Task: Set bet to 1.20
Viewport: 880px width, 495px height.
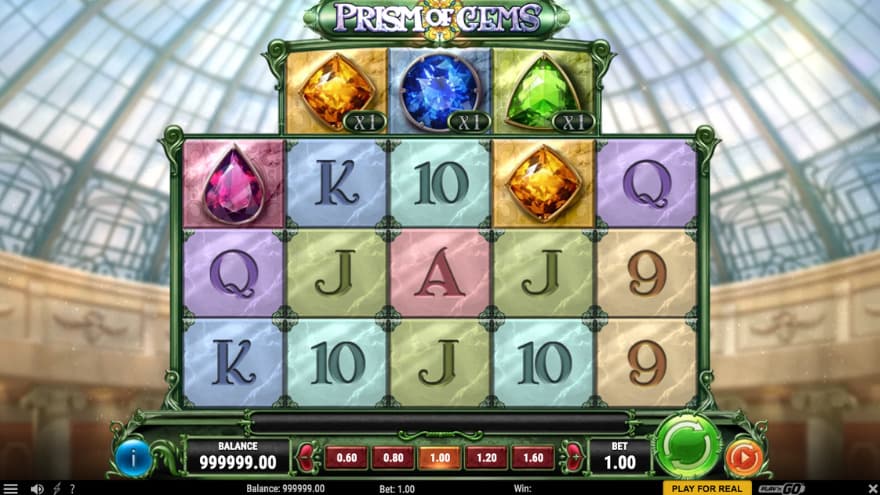Action: 486,458
